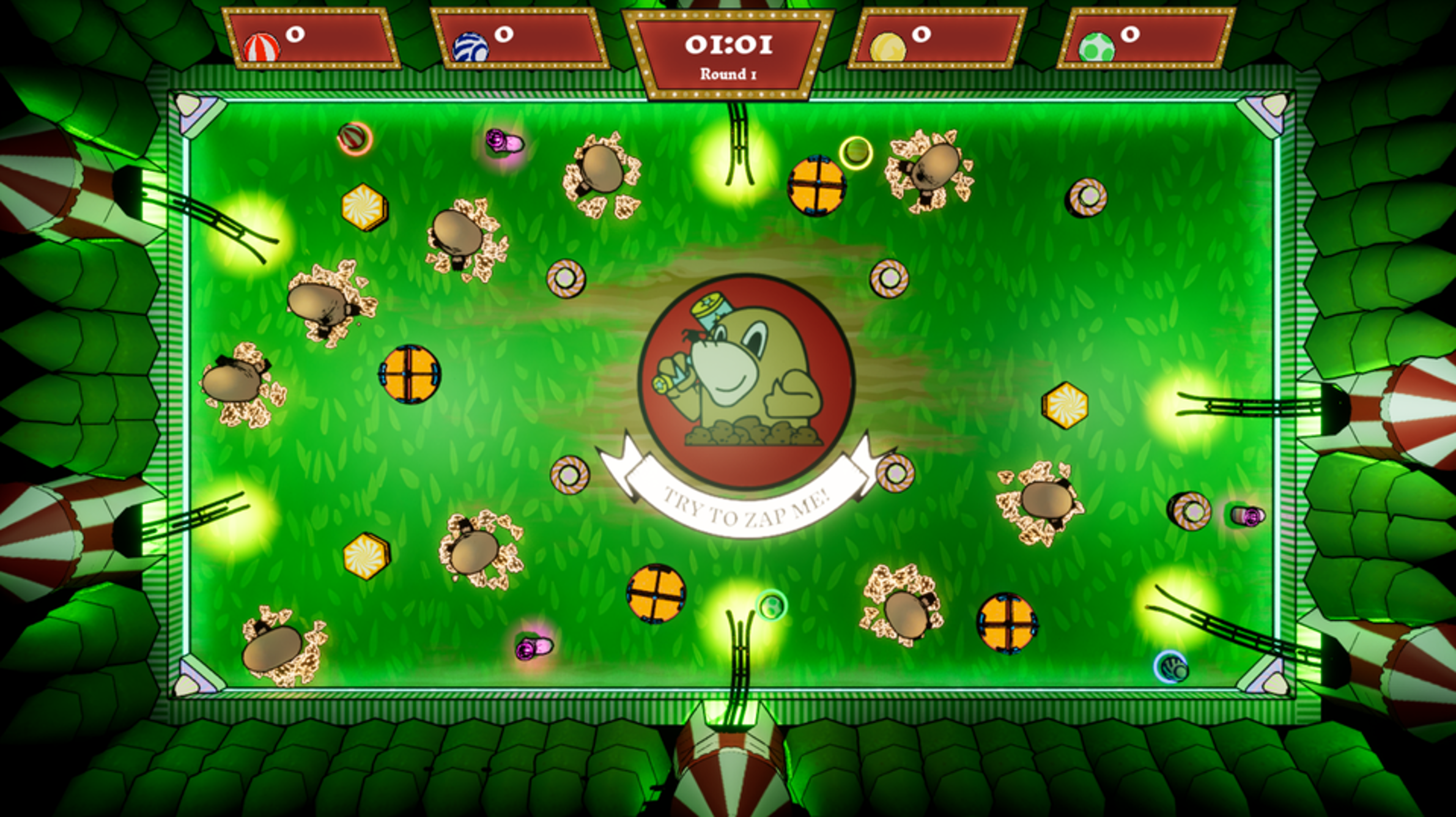Select the blue swirl ball player icon

[470, 48]
